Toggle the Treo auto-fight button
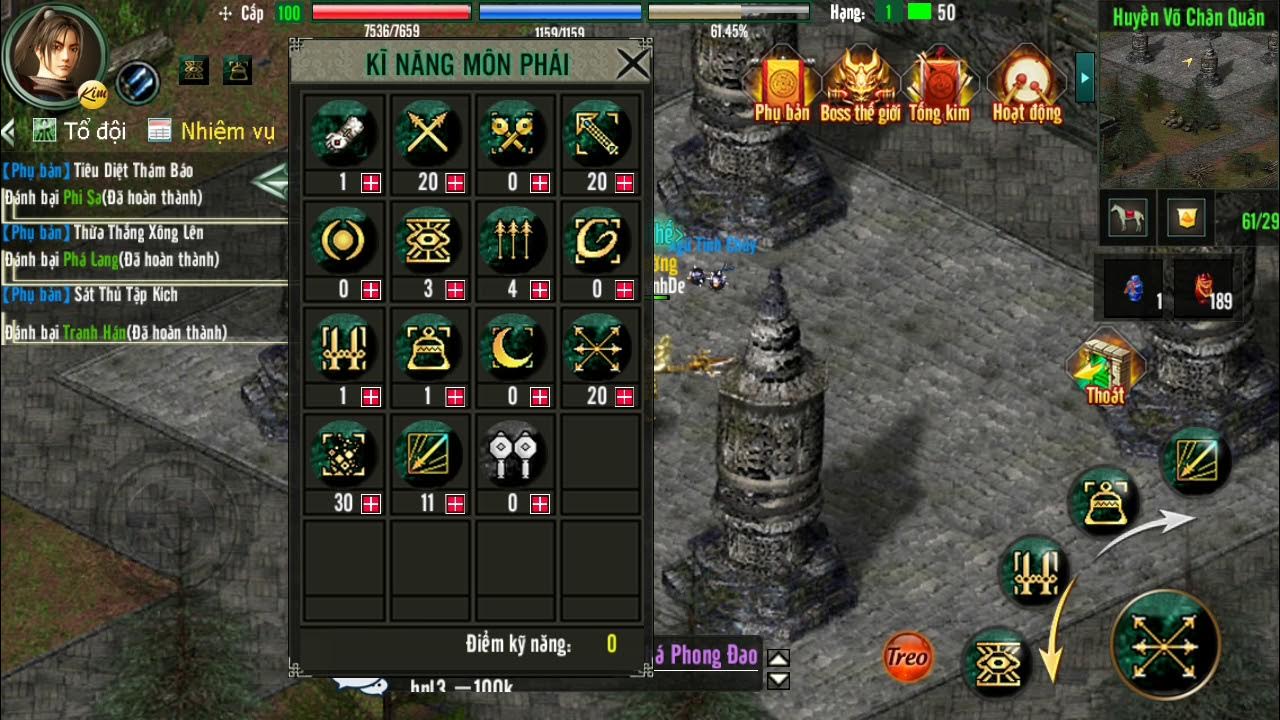The height and width of the screenshot is (720, 1280). 907,657
